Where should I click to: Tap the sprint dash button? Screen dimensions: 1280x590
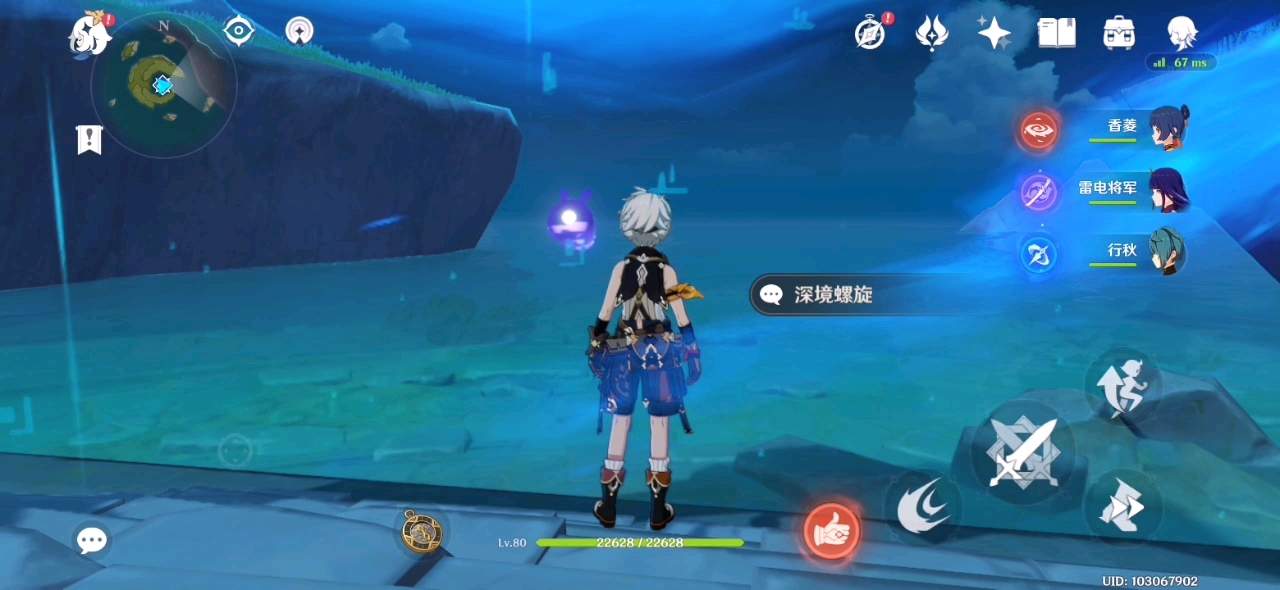coord(1122,508)
